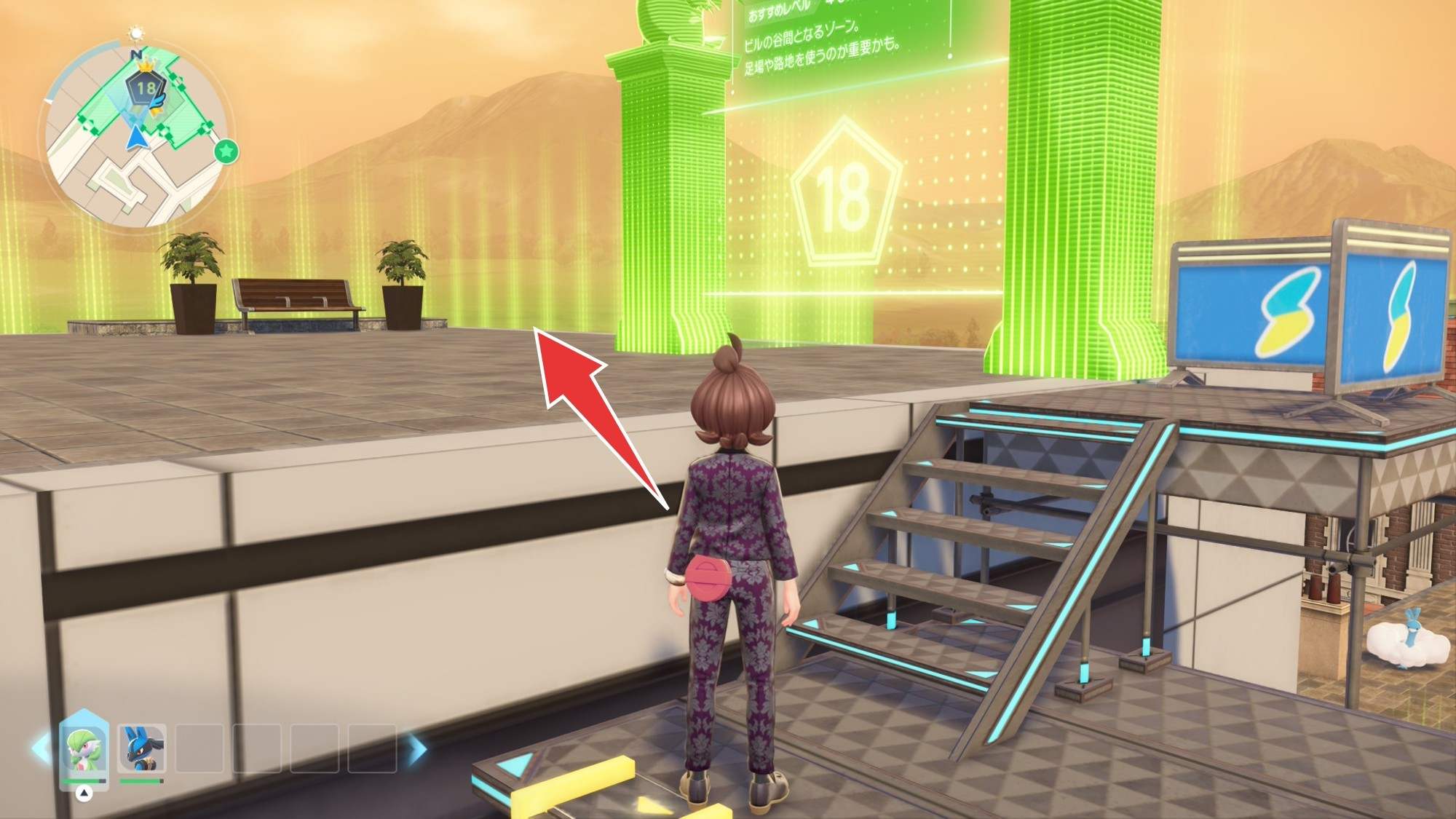Image resolution: width=1456 pixels, height=819 pixels.
Task: Choose Lucario in the party bar
Action: point(142,748)
